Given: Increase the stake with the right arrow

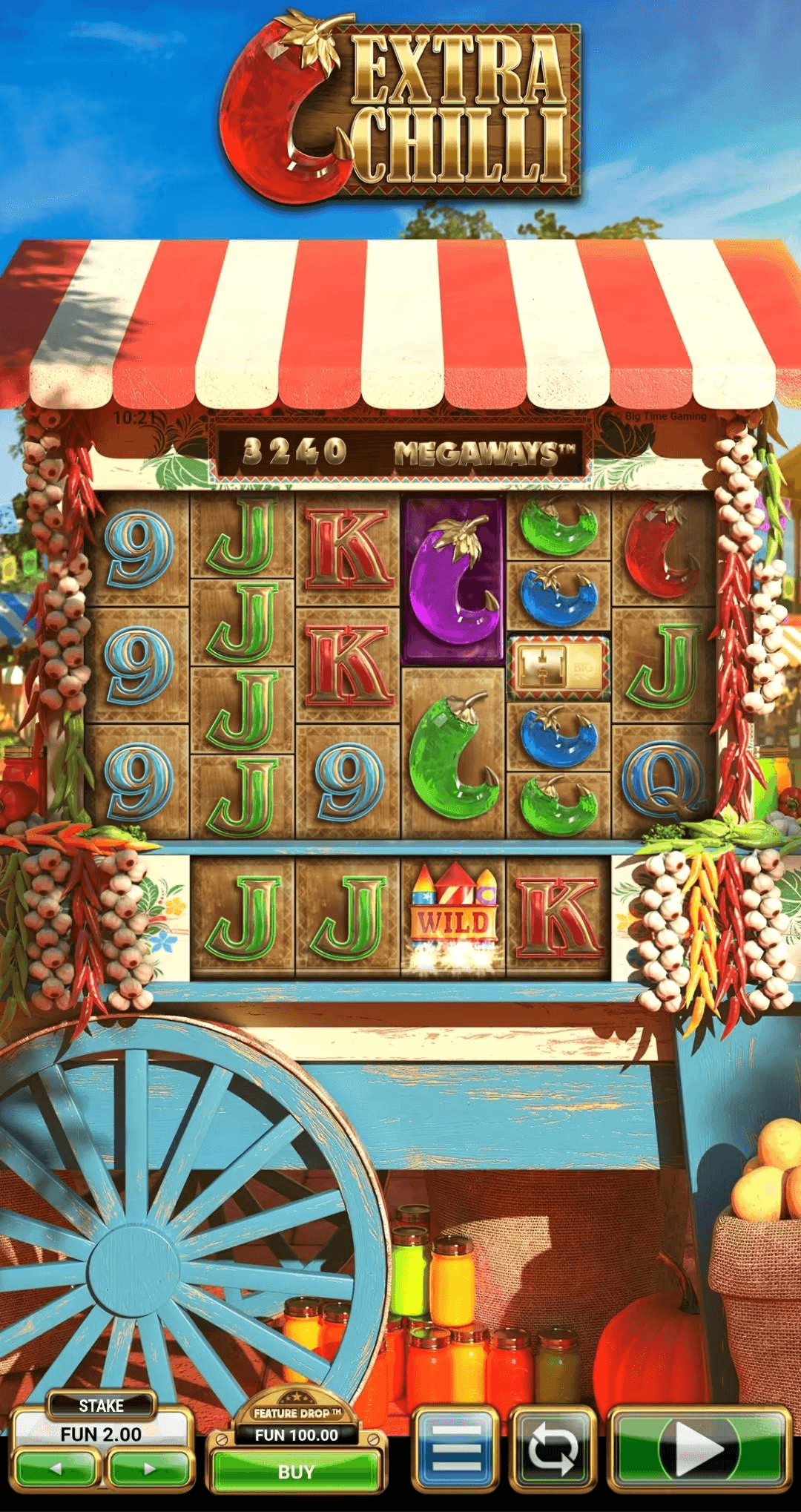Looking at the screenshot, I should pos(148,1468).
